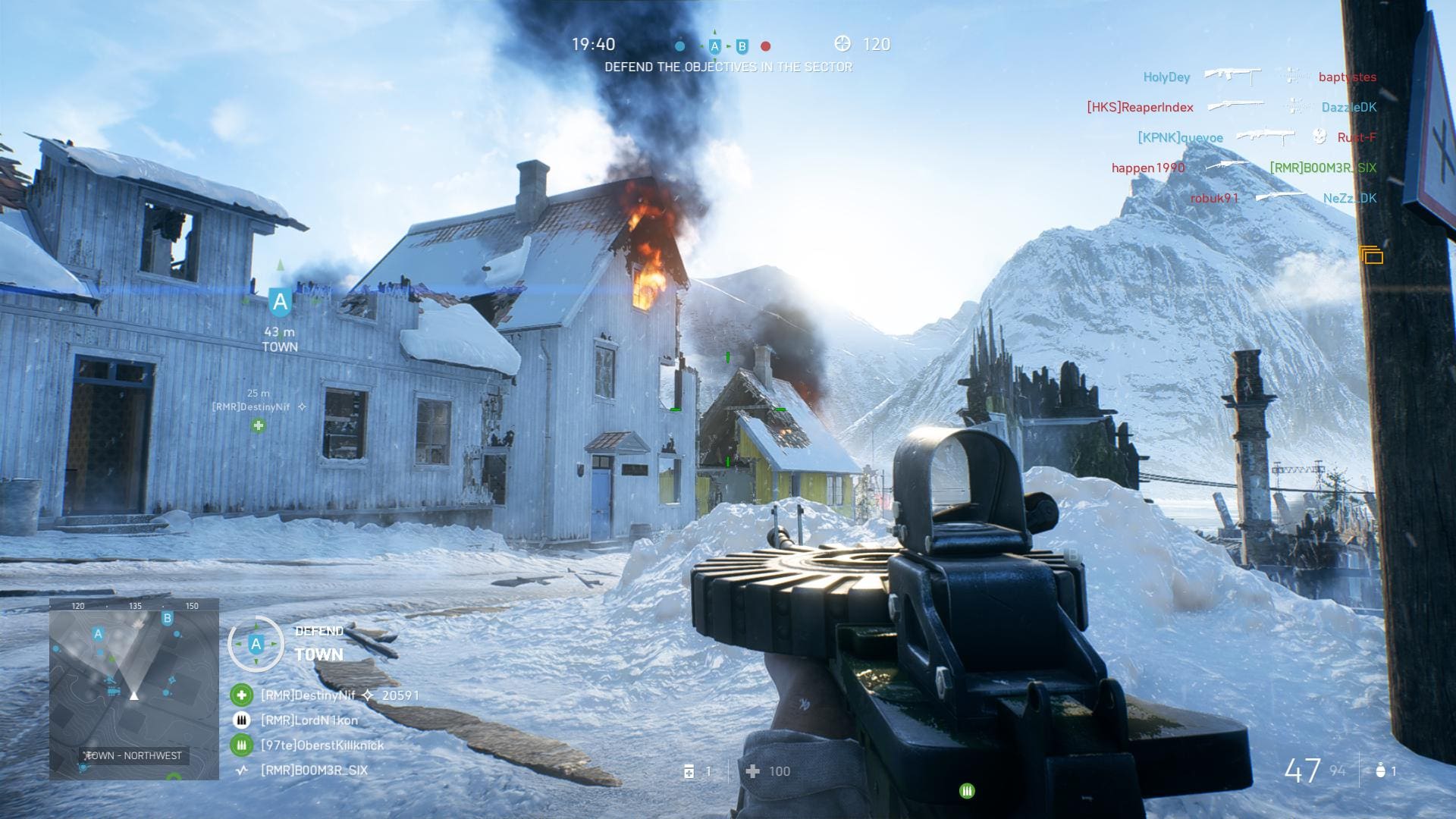Screen dimensions: 1456x819
Task: Select objective A marker on the minimap
Action: coord(98,634)
